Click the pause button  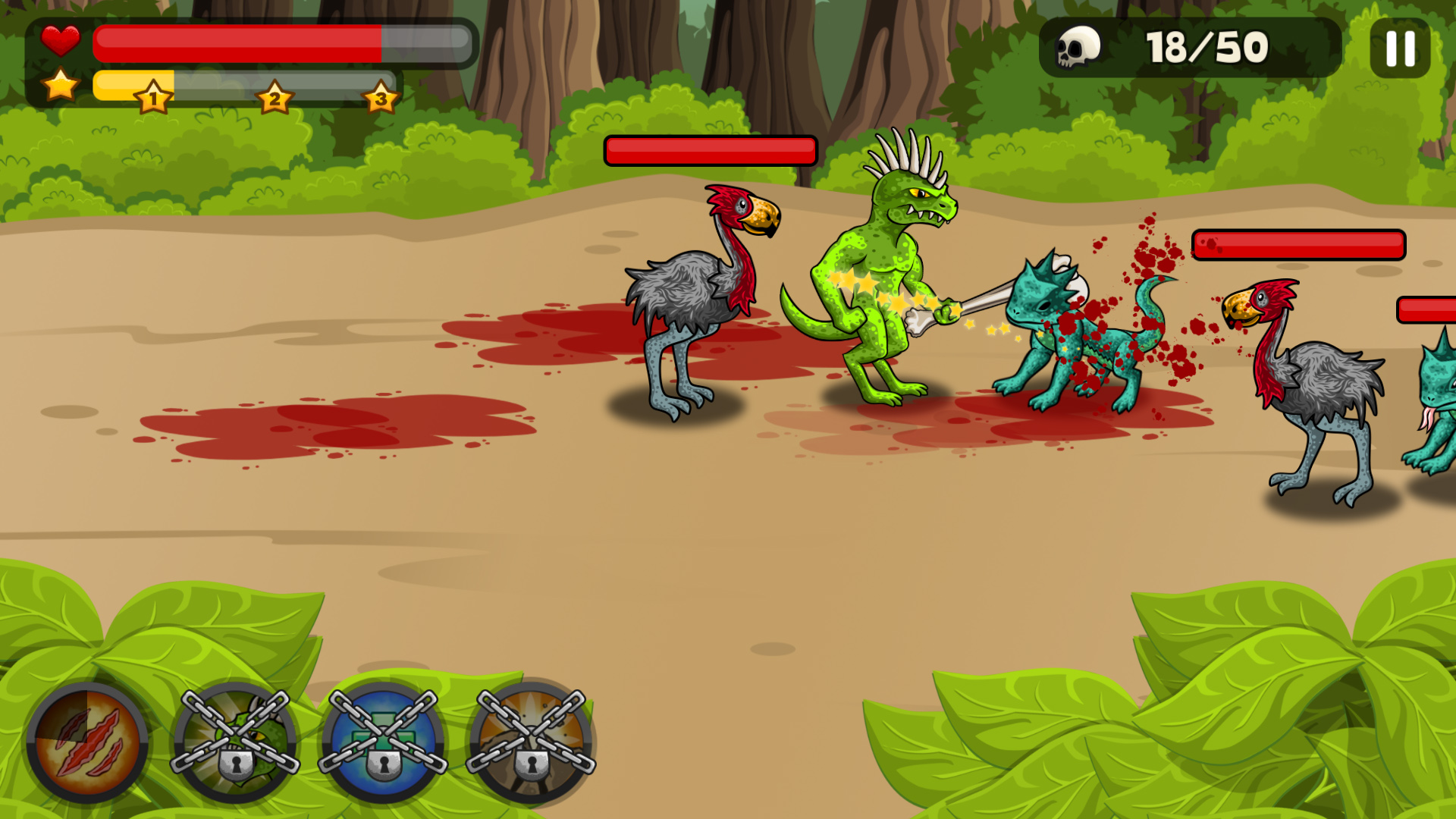(x=1399, y=47)
